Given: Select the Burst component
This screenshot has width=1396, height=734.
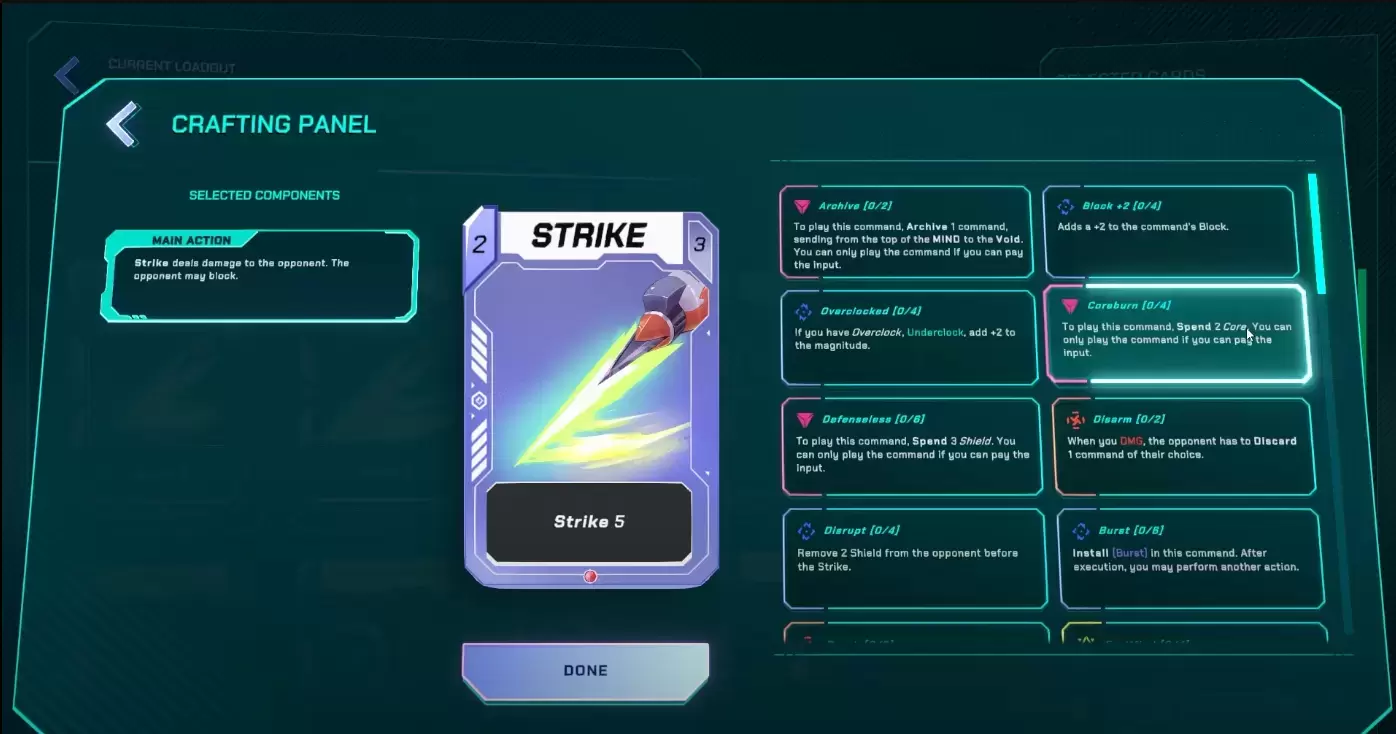Looking at the screenshot, I should (x=1190, y=558).
